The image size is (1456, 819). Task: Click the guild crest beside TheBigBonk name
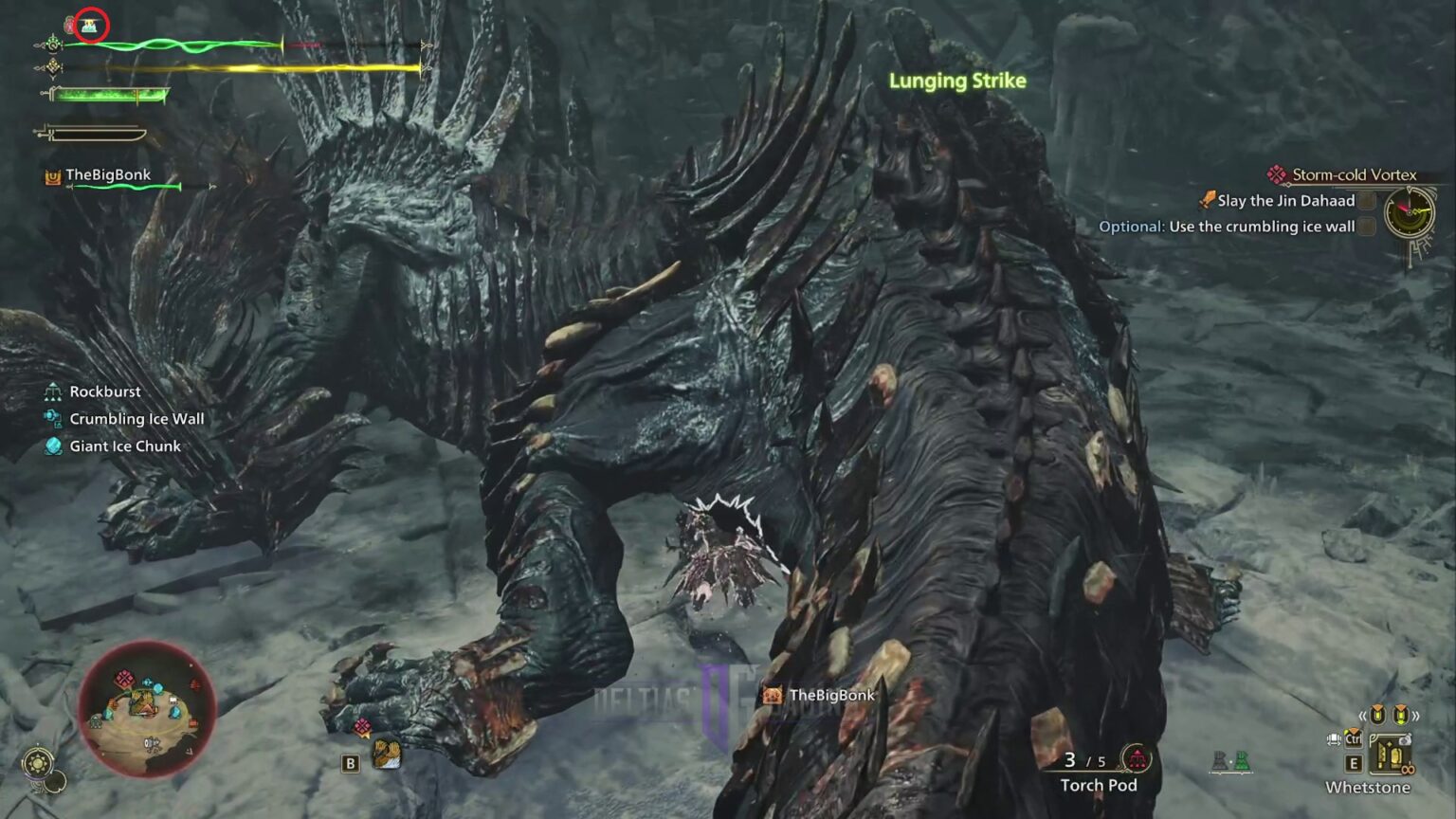click(52, 174)
